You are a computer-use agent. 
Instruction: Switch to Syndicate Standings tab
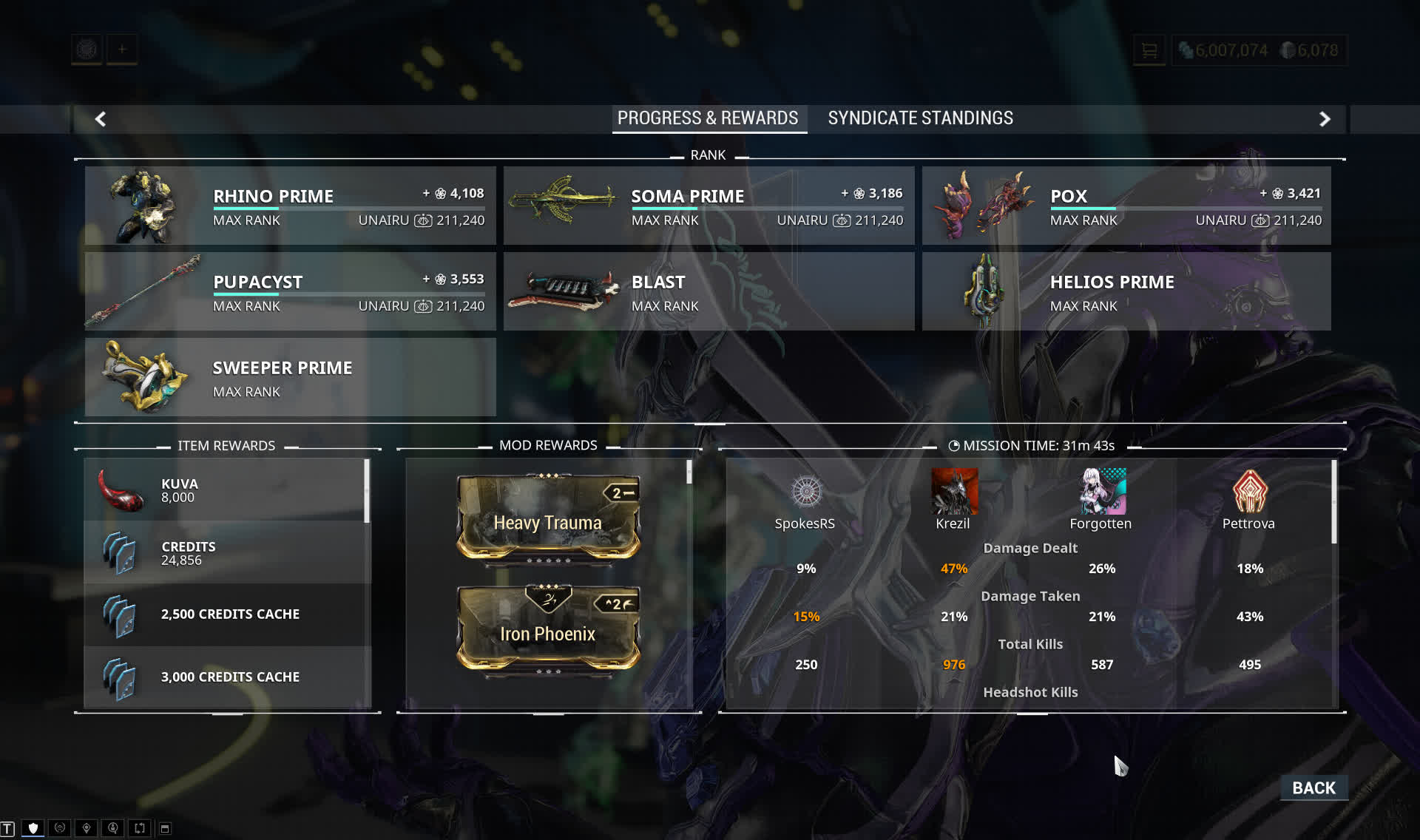click(x=920, y=118)
